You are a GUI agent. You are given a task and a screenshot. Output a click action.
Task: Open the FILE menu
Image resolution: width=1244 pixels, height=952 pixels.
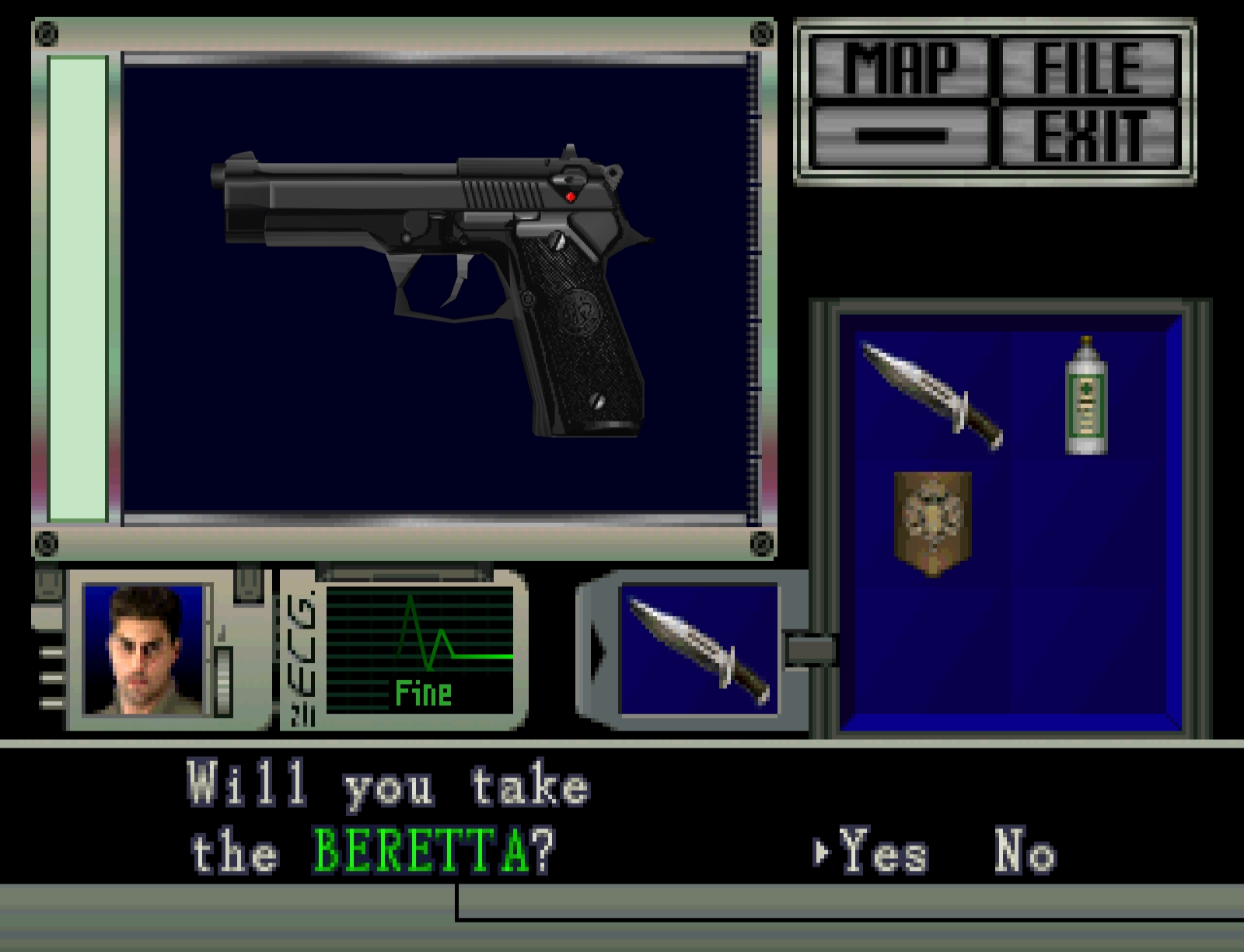1088,68
